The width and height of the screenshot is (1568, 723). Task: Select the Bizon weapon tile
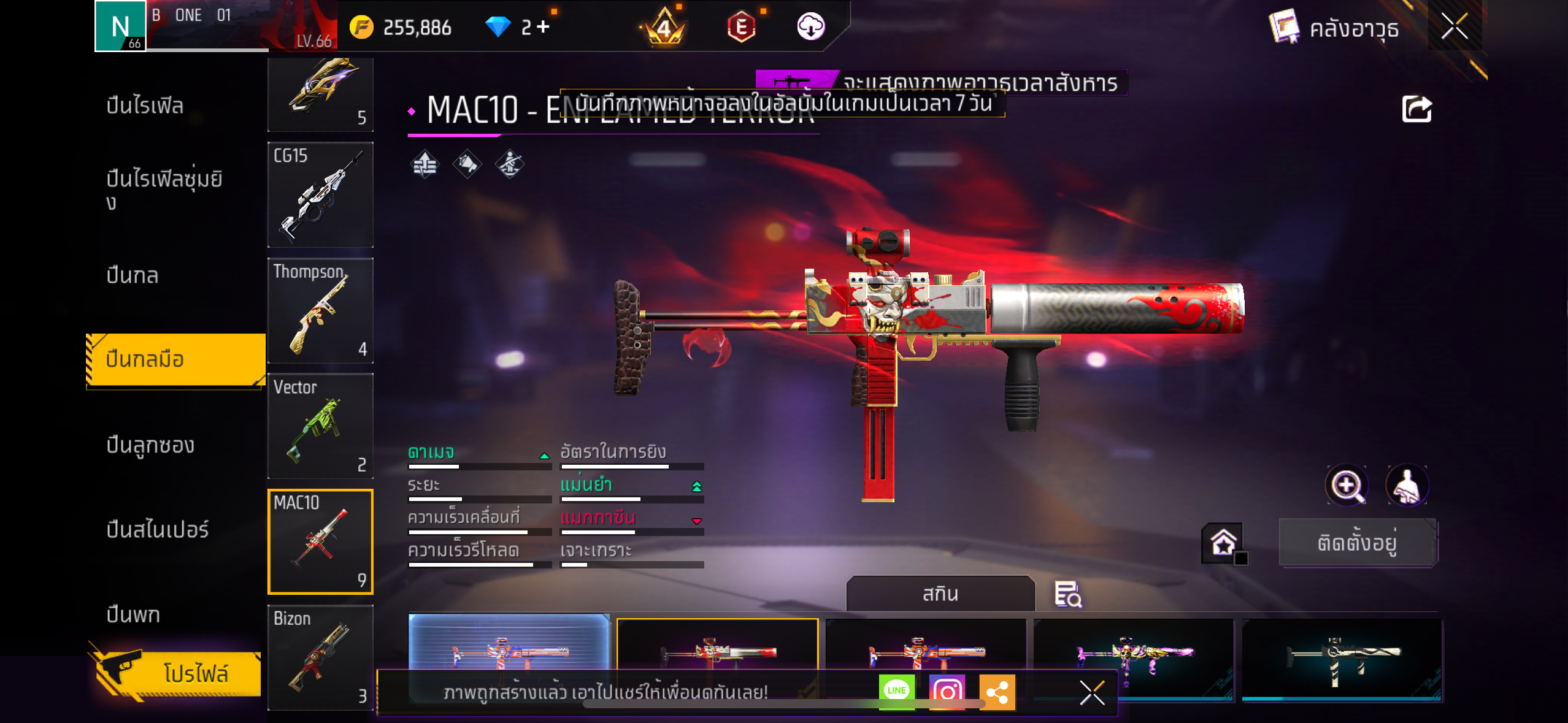320,657
